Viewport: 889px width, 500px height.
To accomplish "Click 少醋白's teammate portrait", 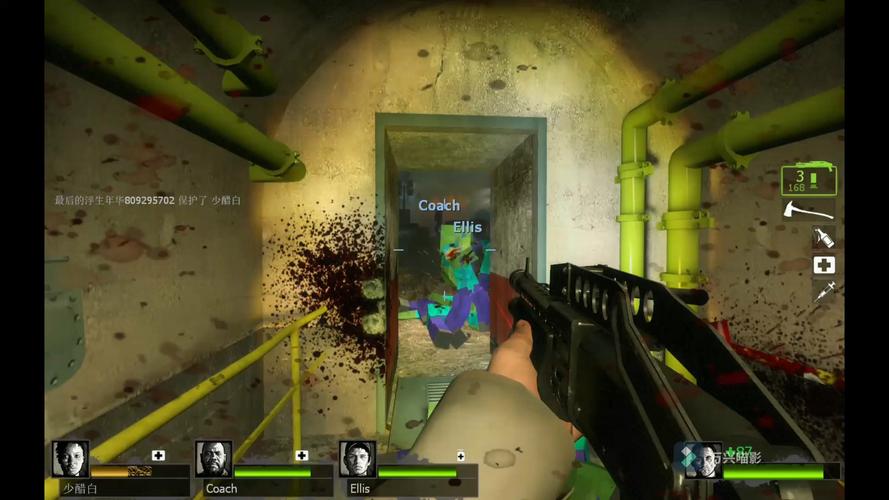I will coord(70,459).
